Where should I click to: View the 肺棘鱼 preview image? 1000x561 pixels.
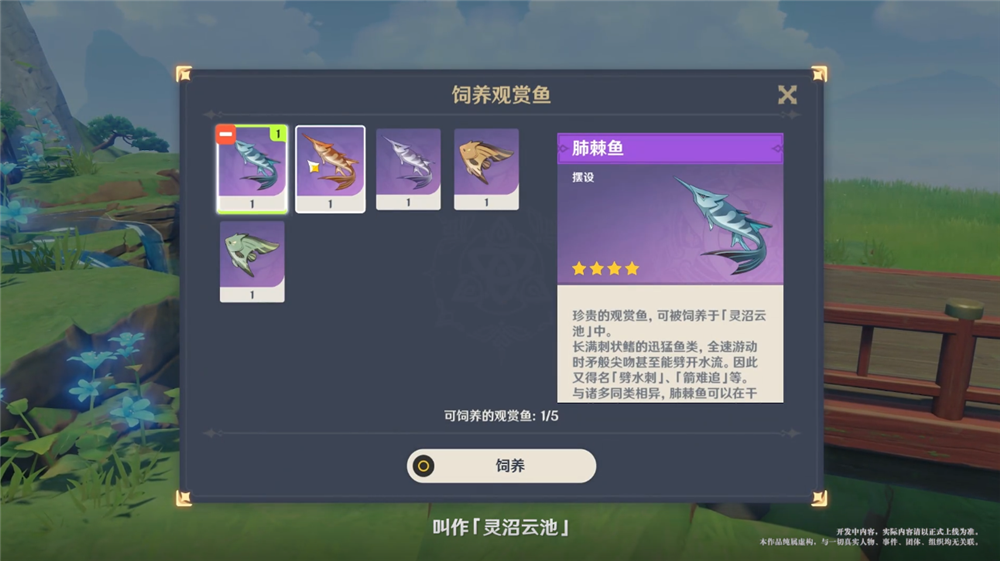670,223
